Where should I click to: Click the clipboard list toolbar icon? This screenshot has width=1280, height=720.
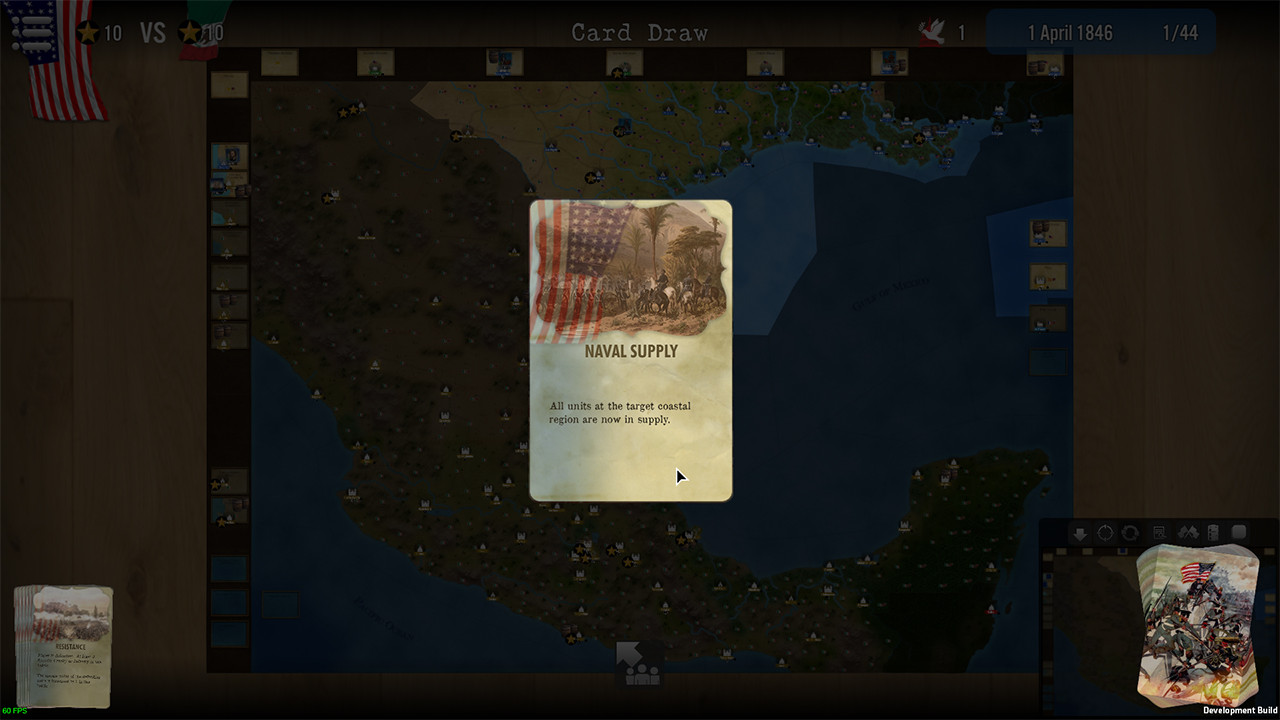coord(1213,533)
